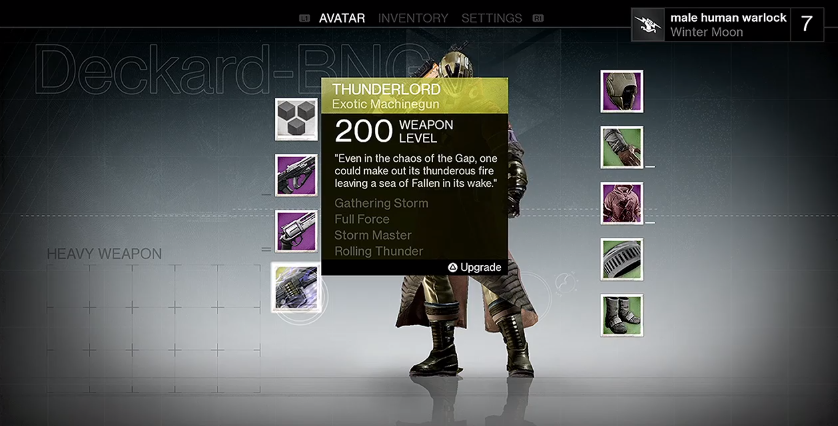
Task: Choose the purple rifle primary weapon slot
Action: pos(296,176)
